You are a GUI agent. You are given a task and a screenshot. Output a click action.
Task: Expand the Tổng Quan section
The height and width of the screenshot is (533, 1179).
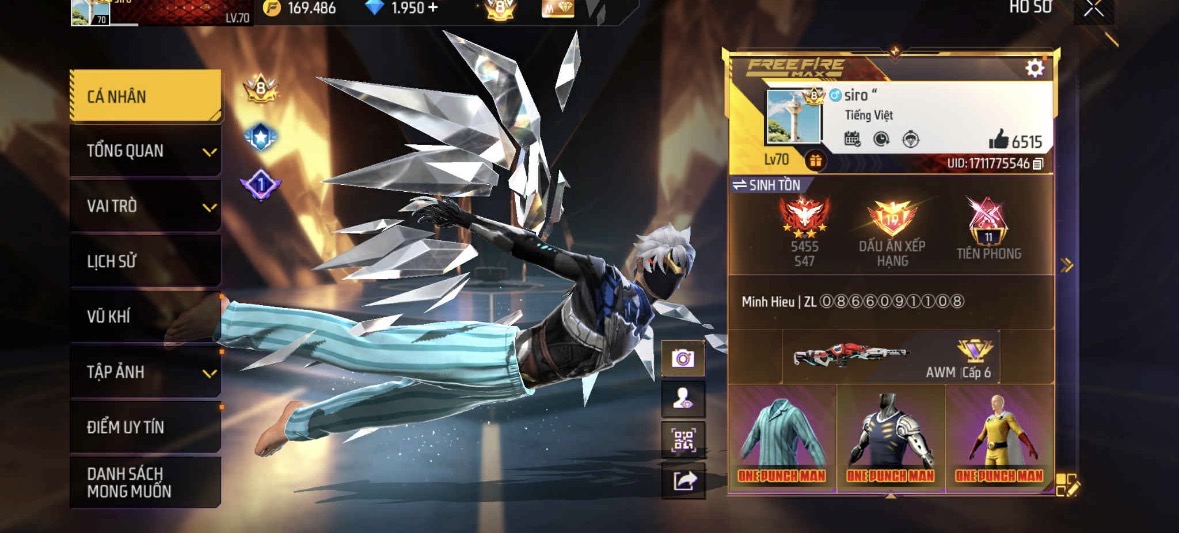pos(145,151)
